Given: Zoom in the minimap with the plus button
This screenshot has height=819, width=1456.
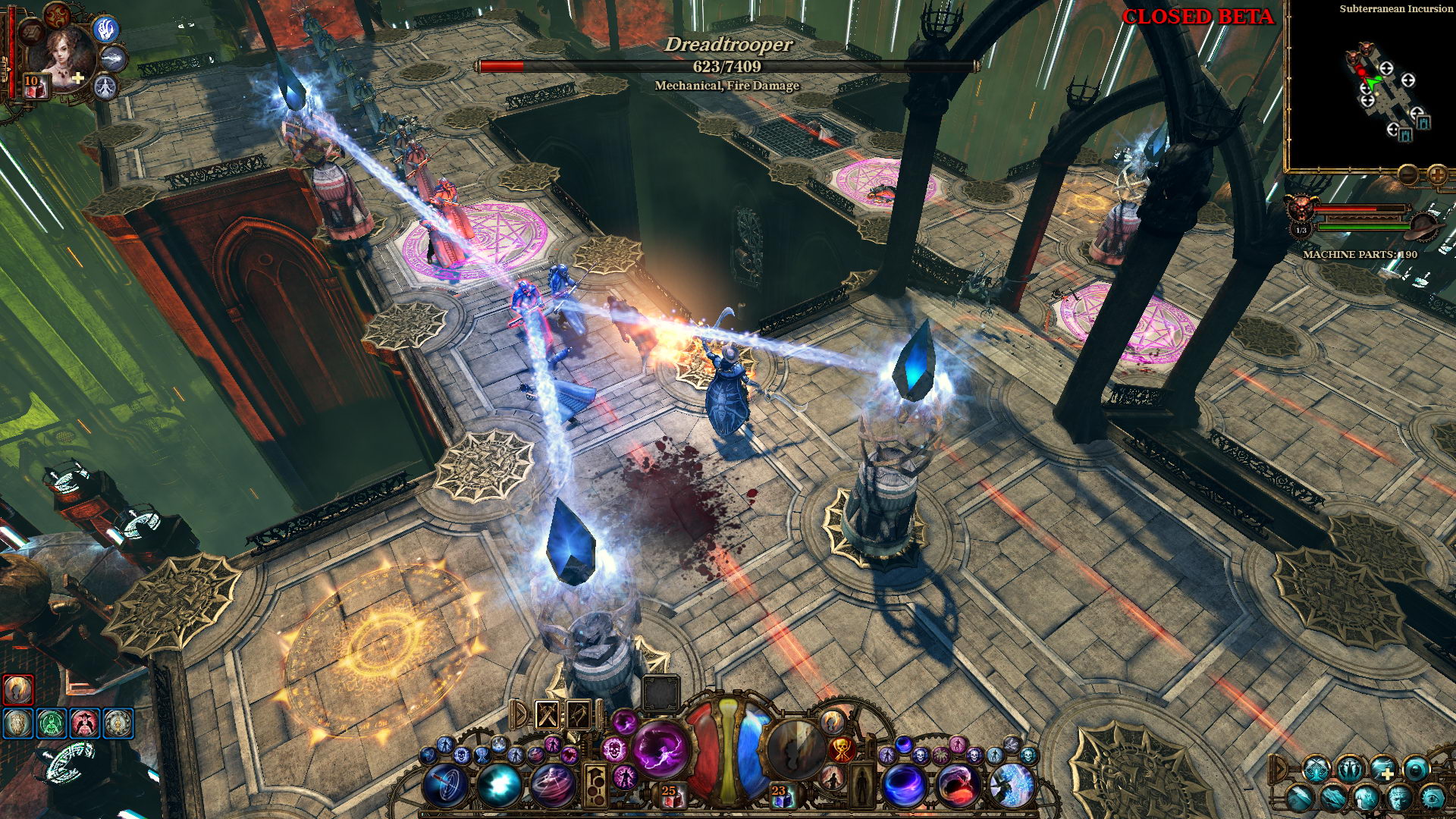Looking at the screenshot, I should (x=1436, y=175).
